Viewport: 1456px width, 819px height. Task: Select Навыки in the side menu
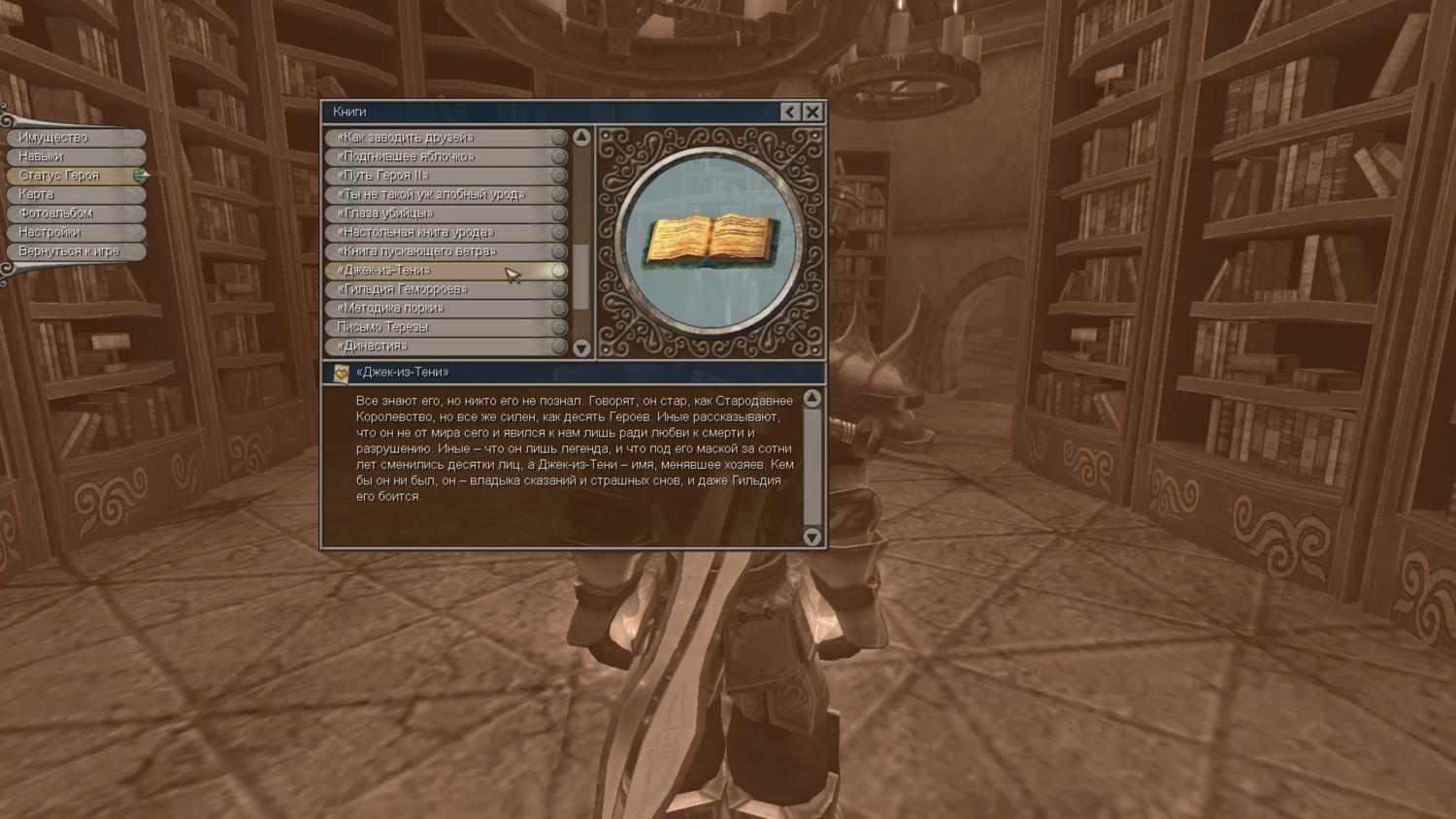point(76,156)
